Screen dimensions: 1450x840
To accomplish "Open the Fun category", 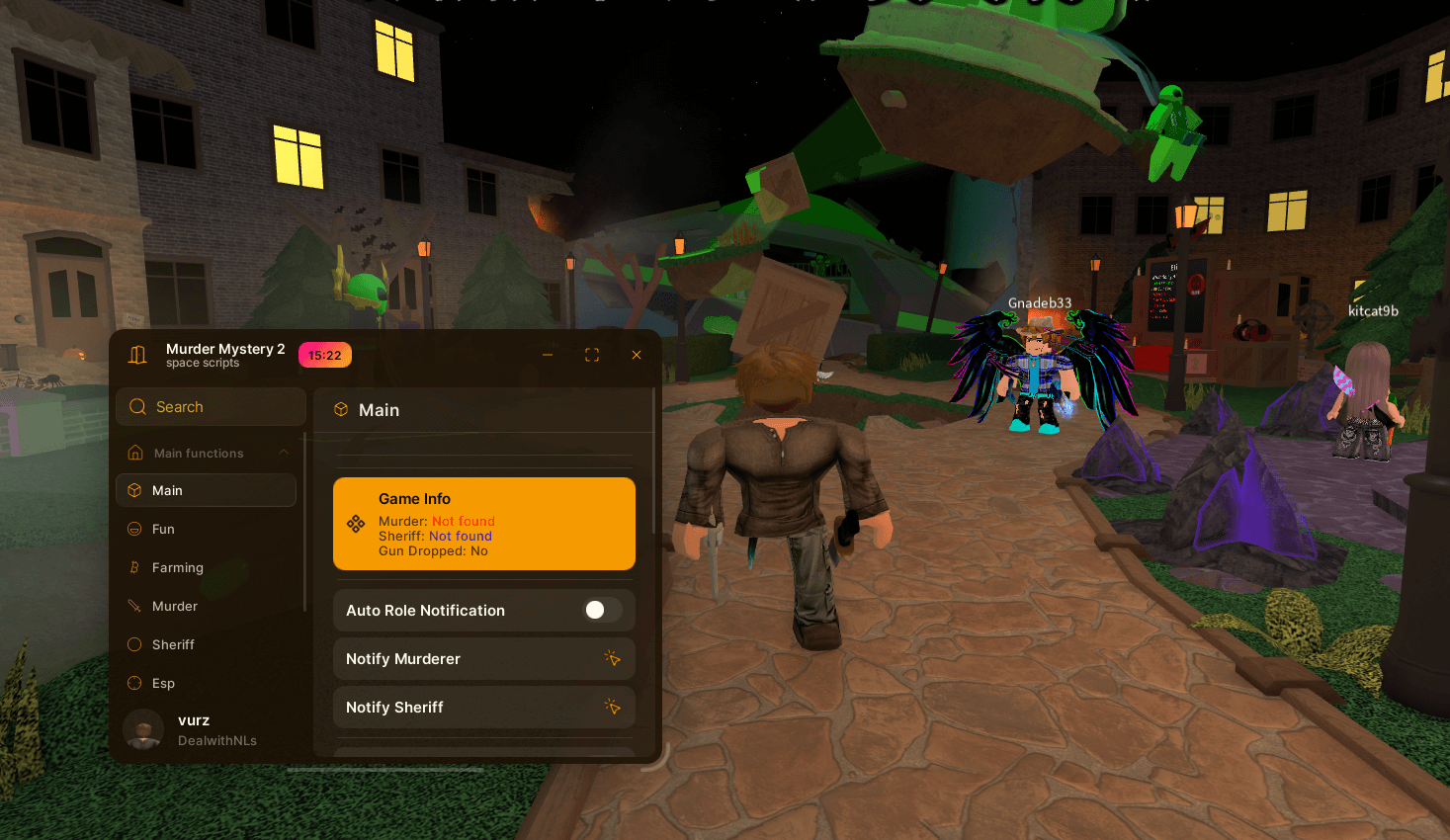I will 164,530.
